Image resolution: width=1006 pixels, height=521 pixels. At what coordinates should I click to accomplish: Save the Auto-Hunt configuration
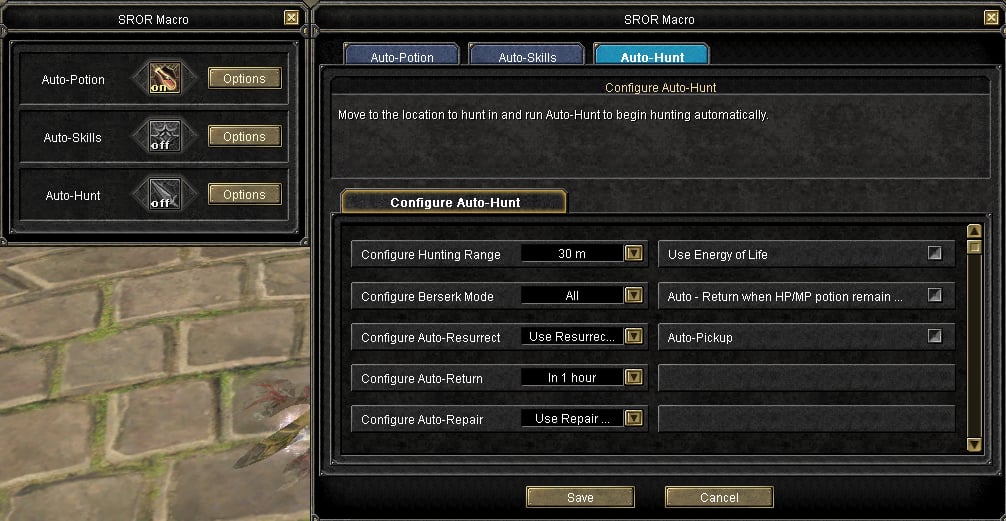pos(580,497)
